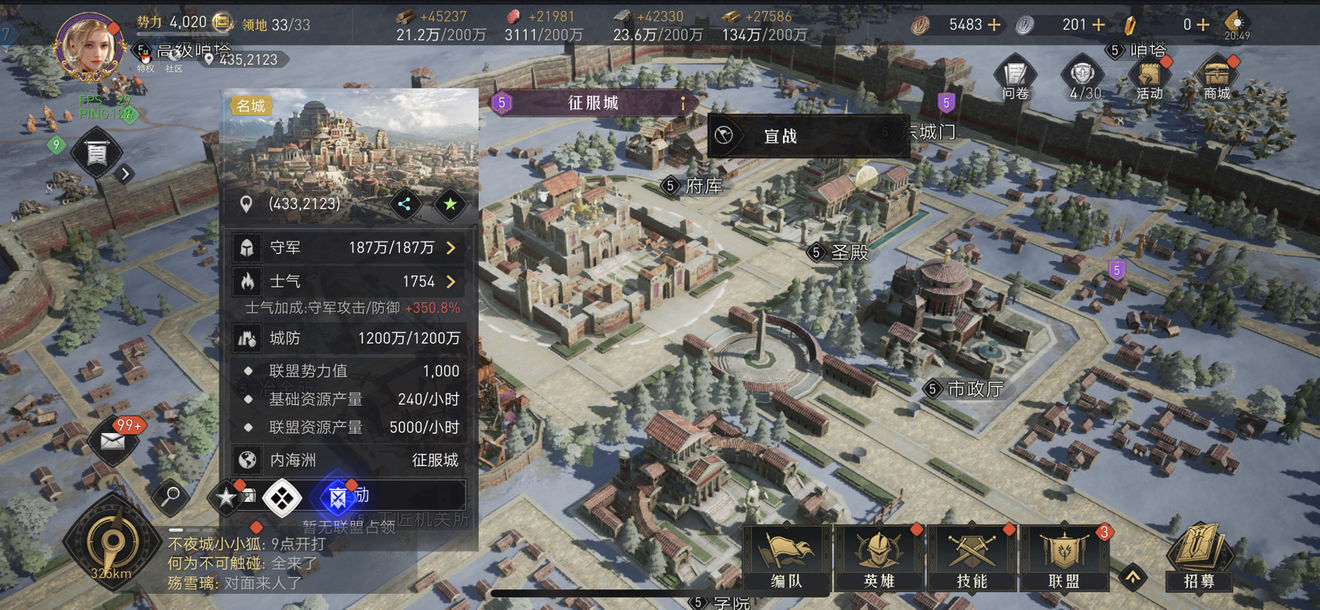Viewport: 1320px width, 610px height.
Task: Open the 技能 skills menu
Action: pos(971,558)
